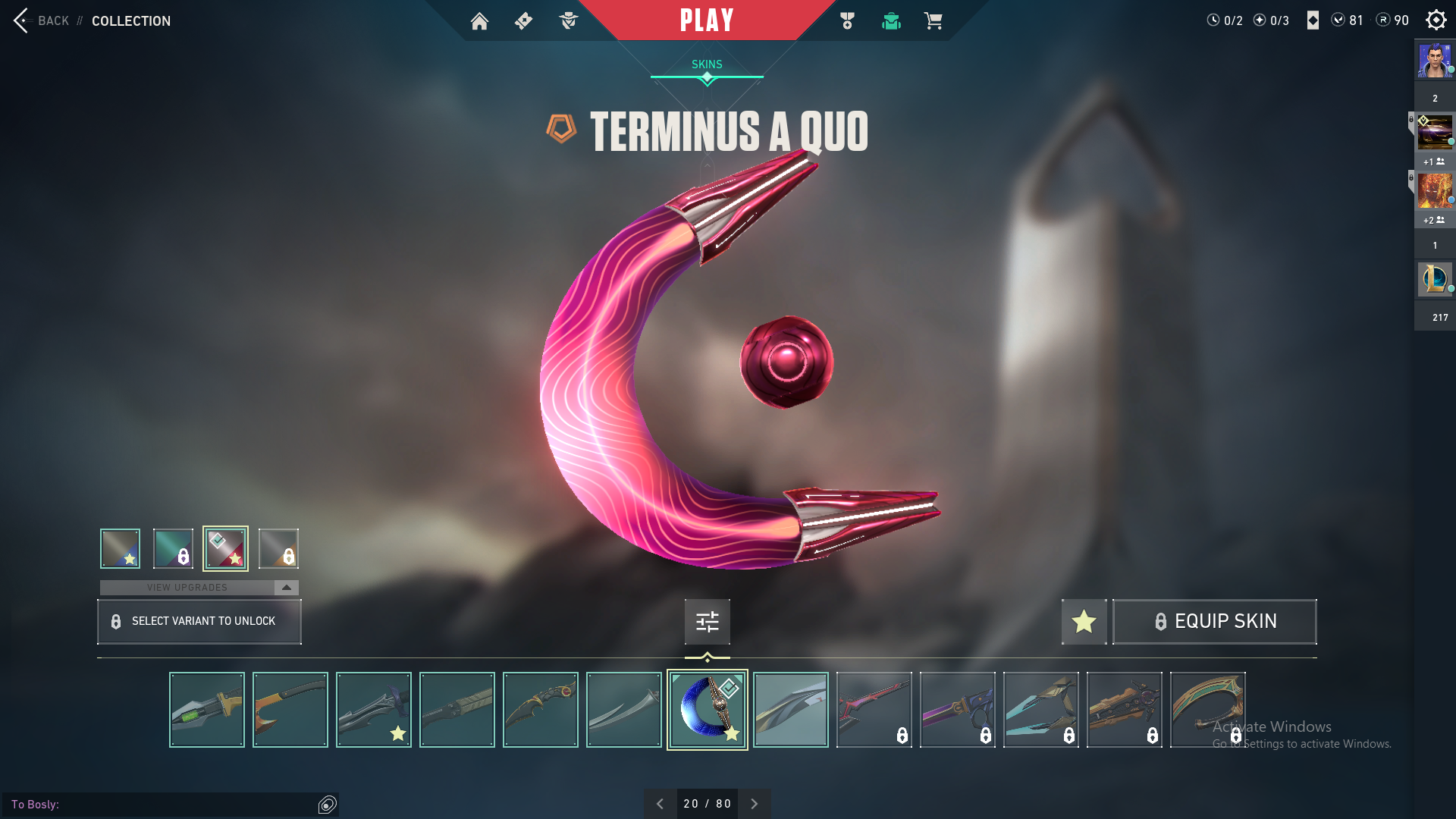This screenshot has width=1456, height=819.
Task: Select the green-glow dagger skin thumbnail
Action: [x=207, y=710]
